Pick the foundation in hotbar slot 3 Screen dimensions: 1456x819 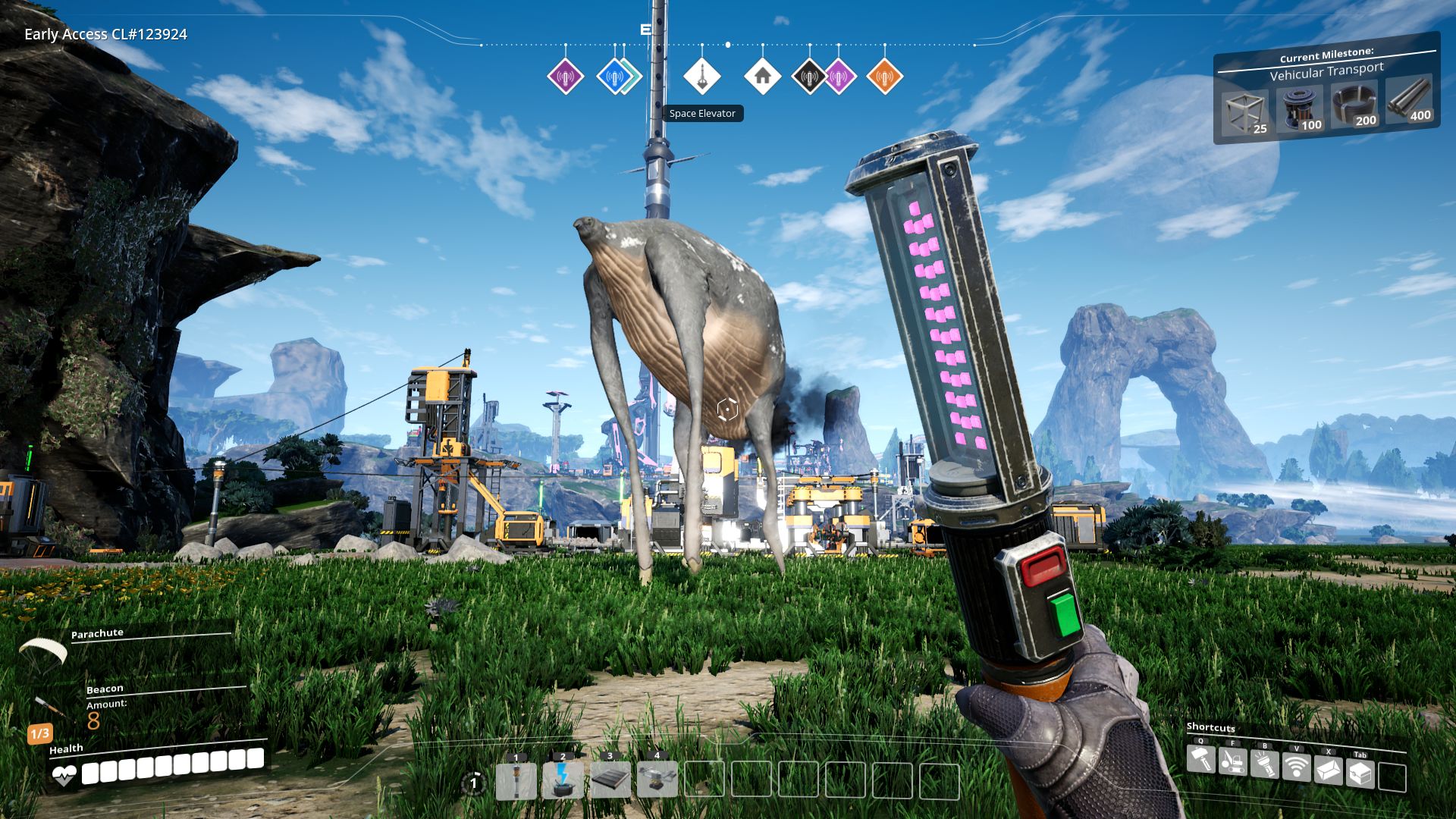point(610,781)
